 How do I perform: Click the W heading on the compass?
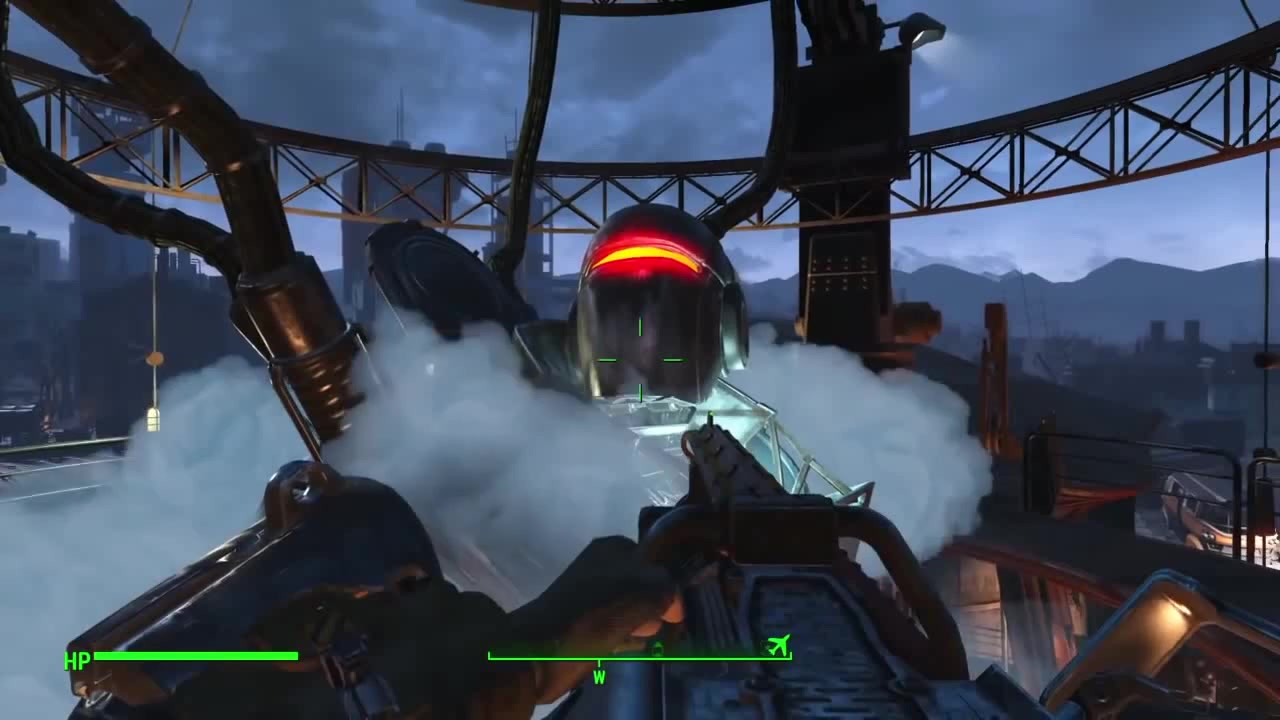599,677
